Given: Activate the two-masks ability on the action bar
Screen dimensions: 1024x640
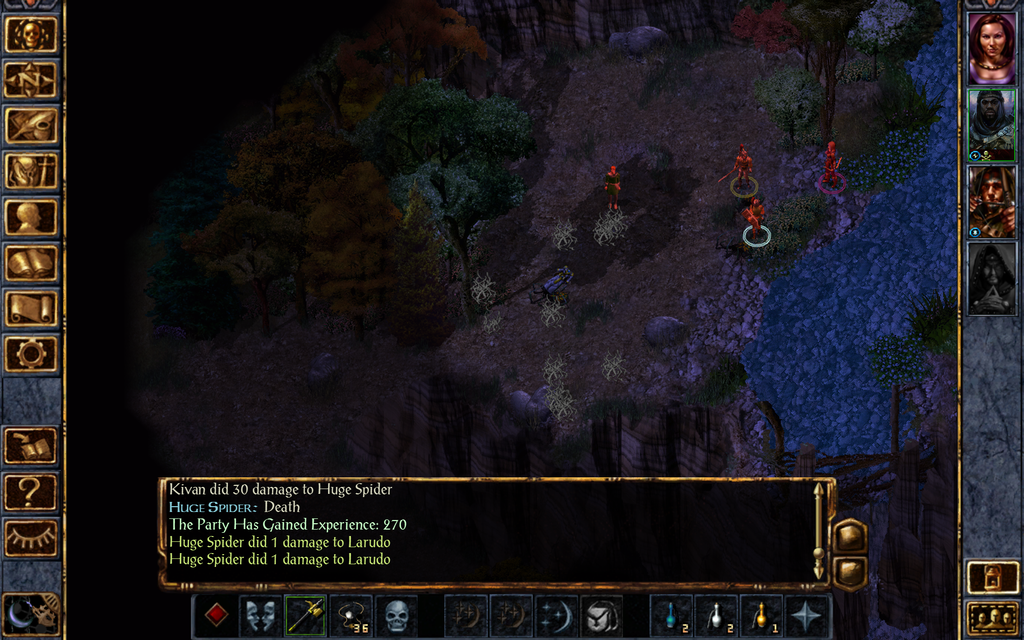Looking at the screenshot, I should tap(260, 614).
